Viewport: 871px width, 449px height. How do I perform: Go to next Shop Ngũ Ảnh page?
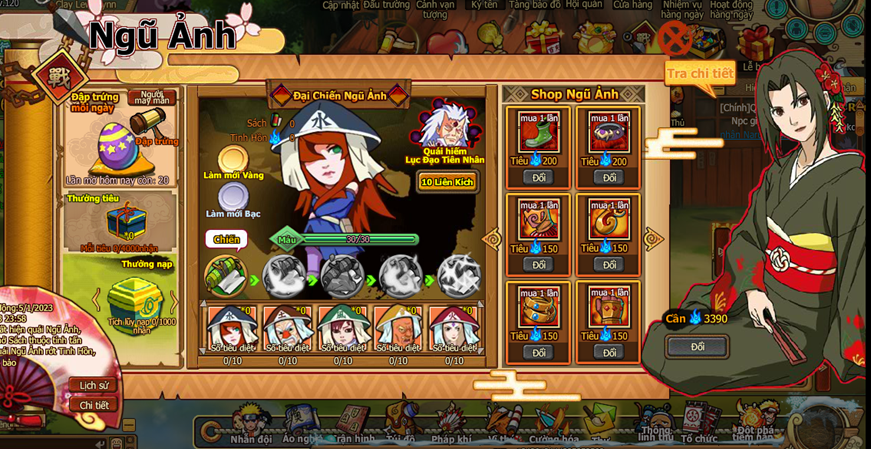pyautogui.click(x=654, y=239)
